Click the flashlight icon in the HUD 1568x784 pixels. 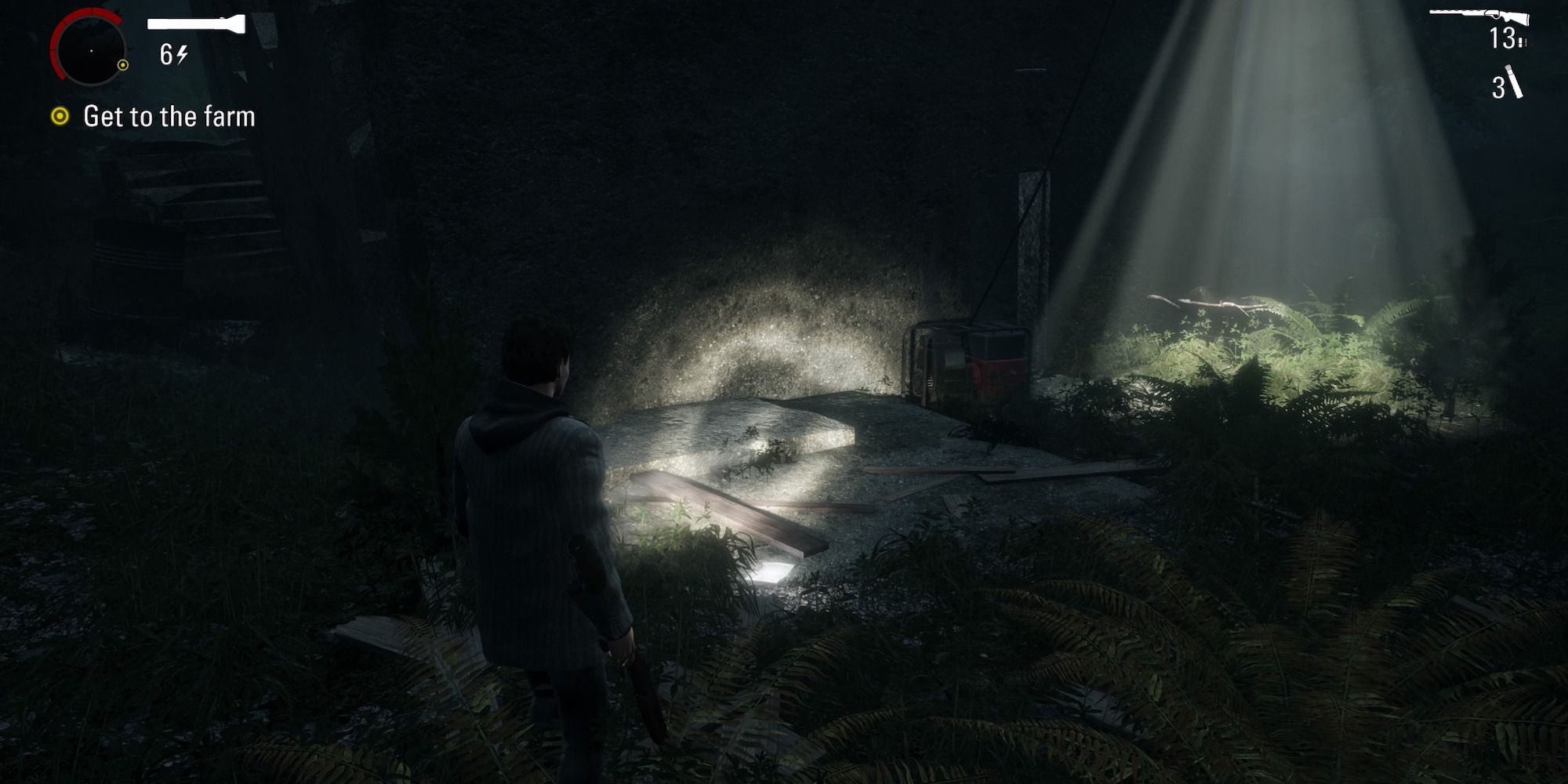tap(196, 24)
